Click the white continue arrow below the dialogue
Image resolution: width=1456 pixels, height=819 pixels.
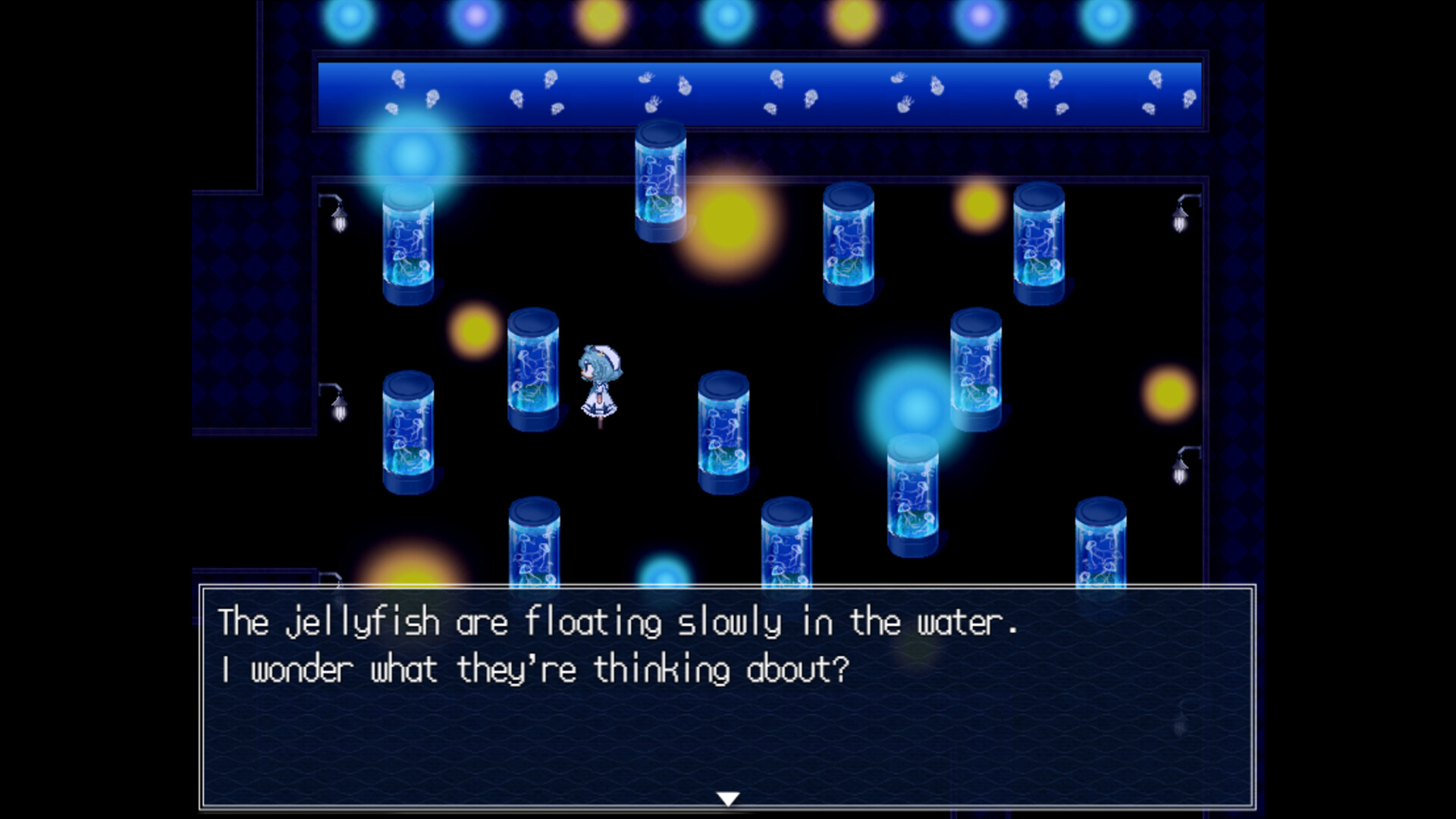click(727, 796)
